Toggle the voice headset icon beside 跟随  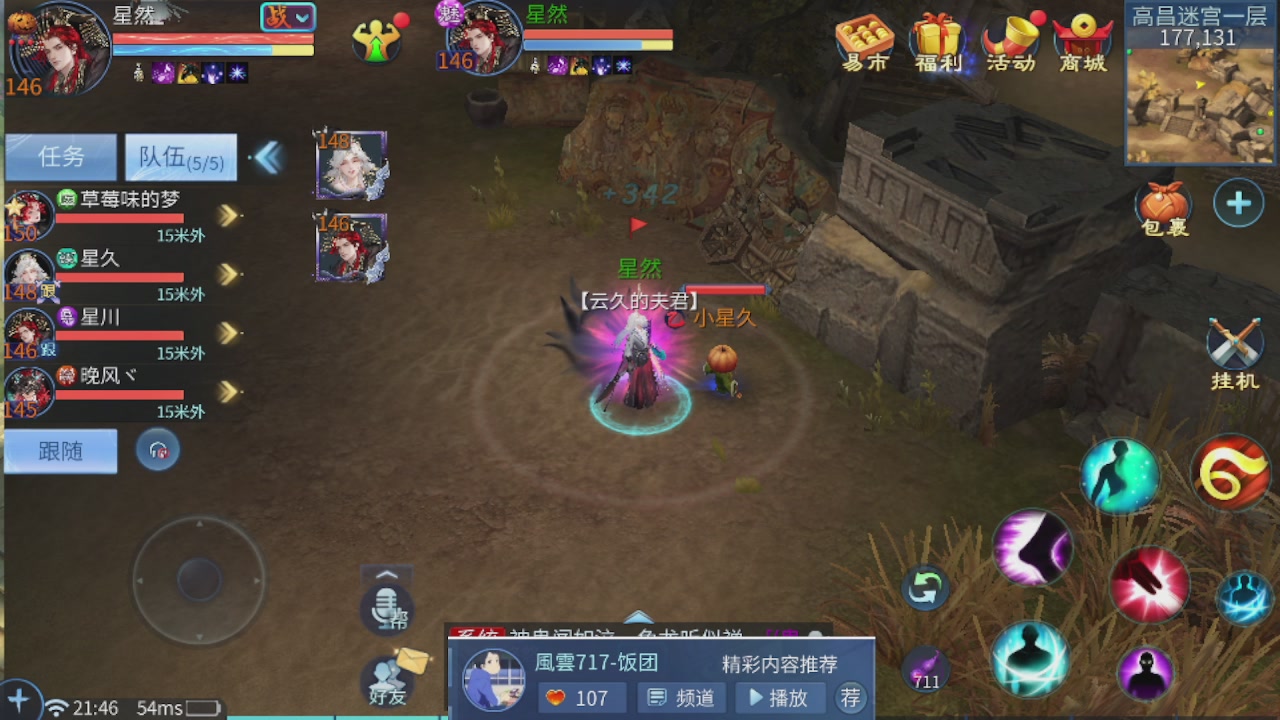[157, 450]
